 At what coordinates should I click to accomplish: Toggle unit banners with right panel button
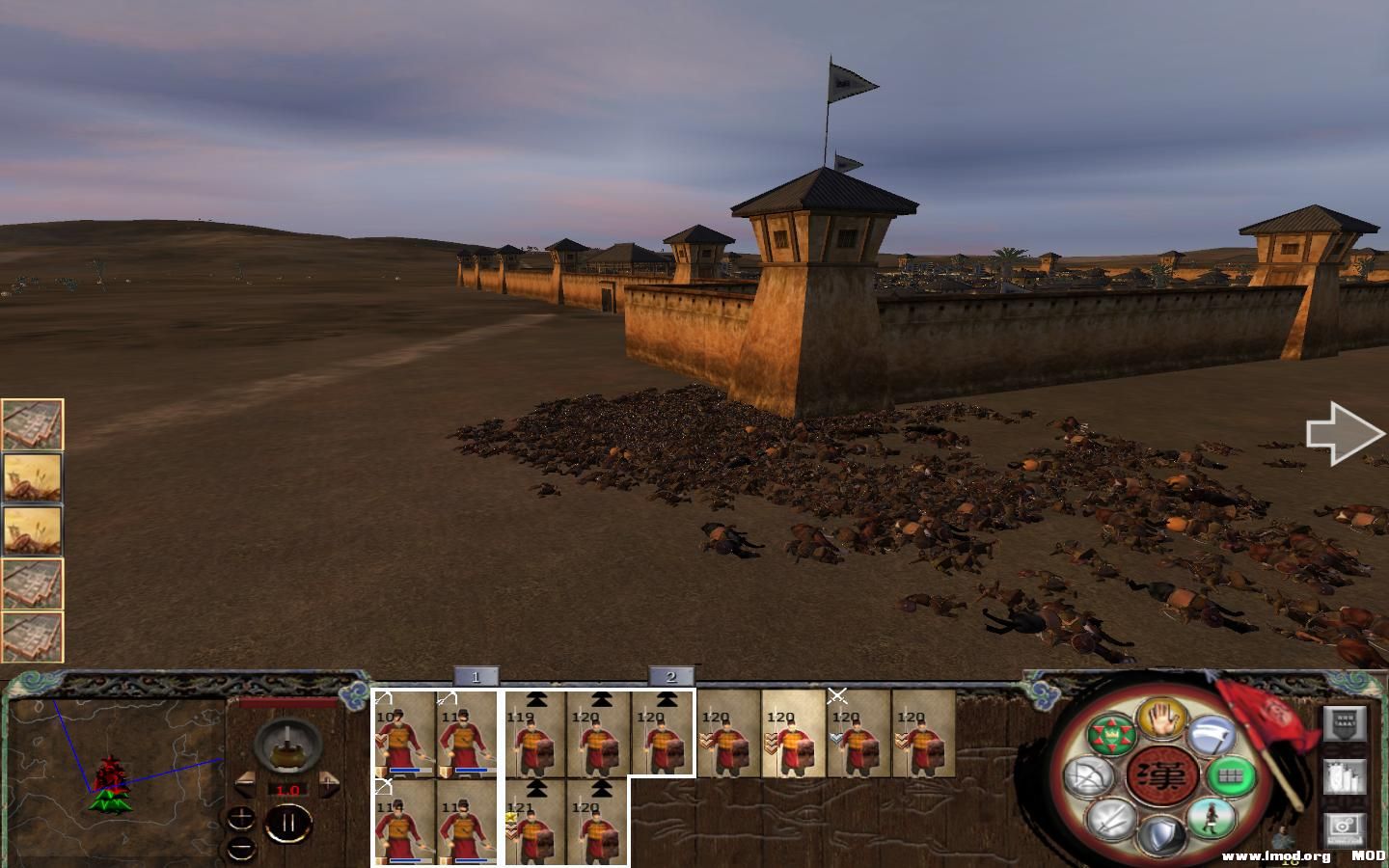click(x=1343, y=723)
